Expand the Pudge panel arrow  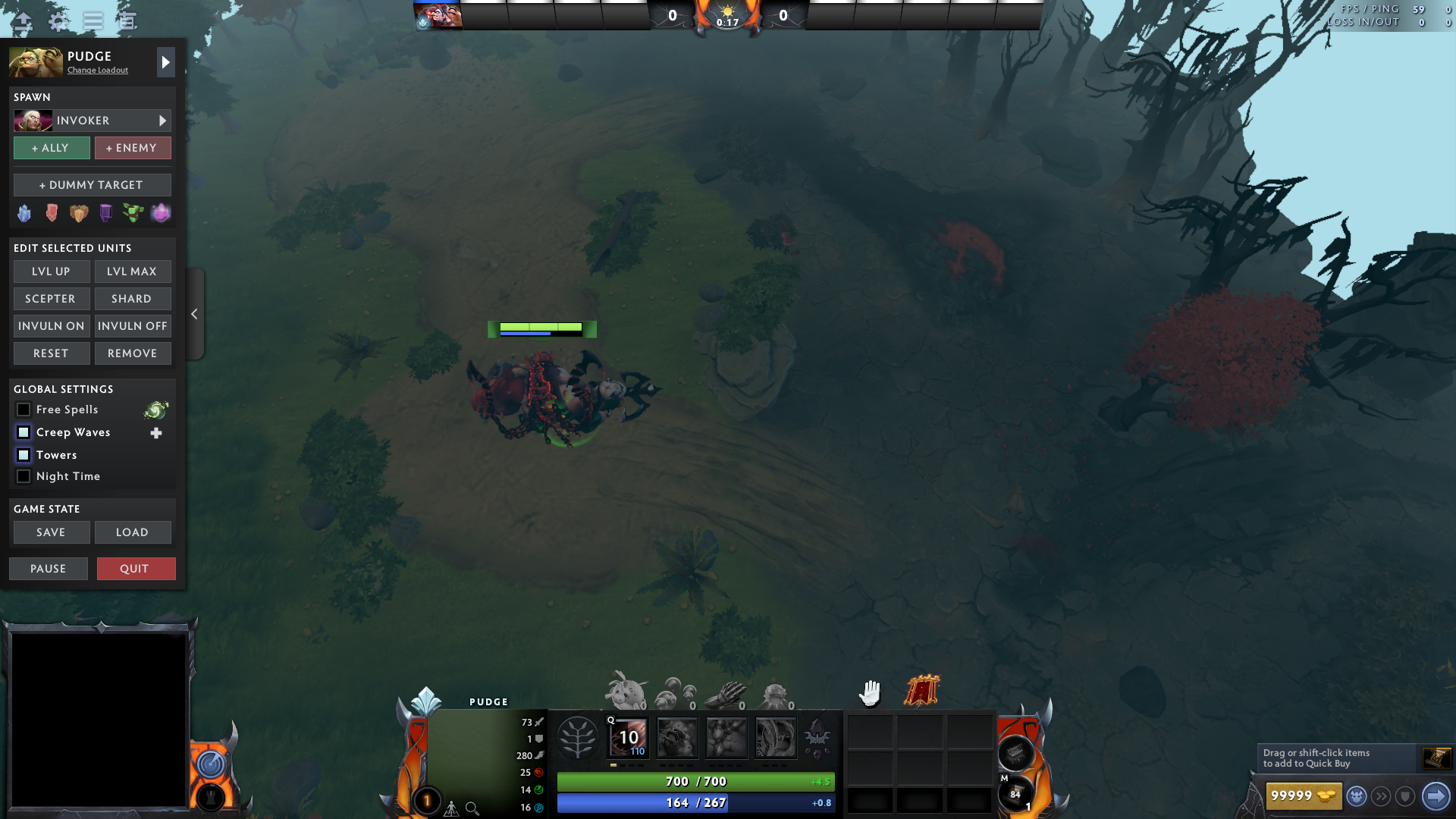coord(165,61)
